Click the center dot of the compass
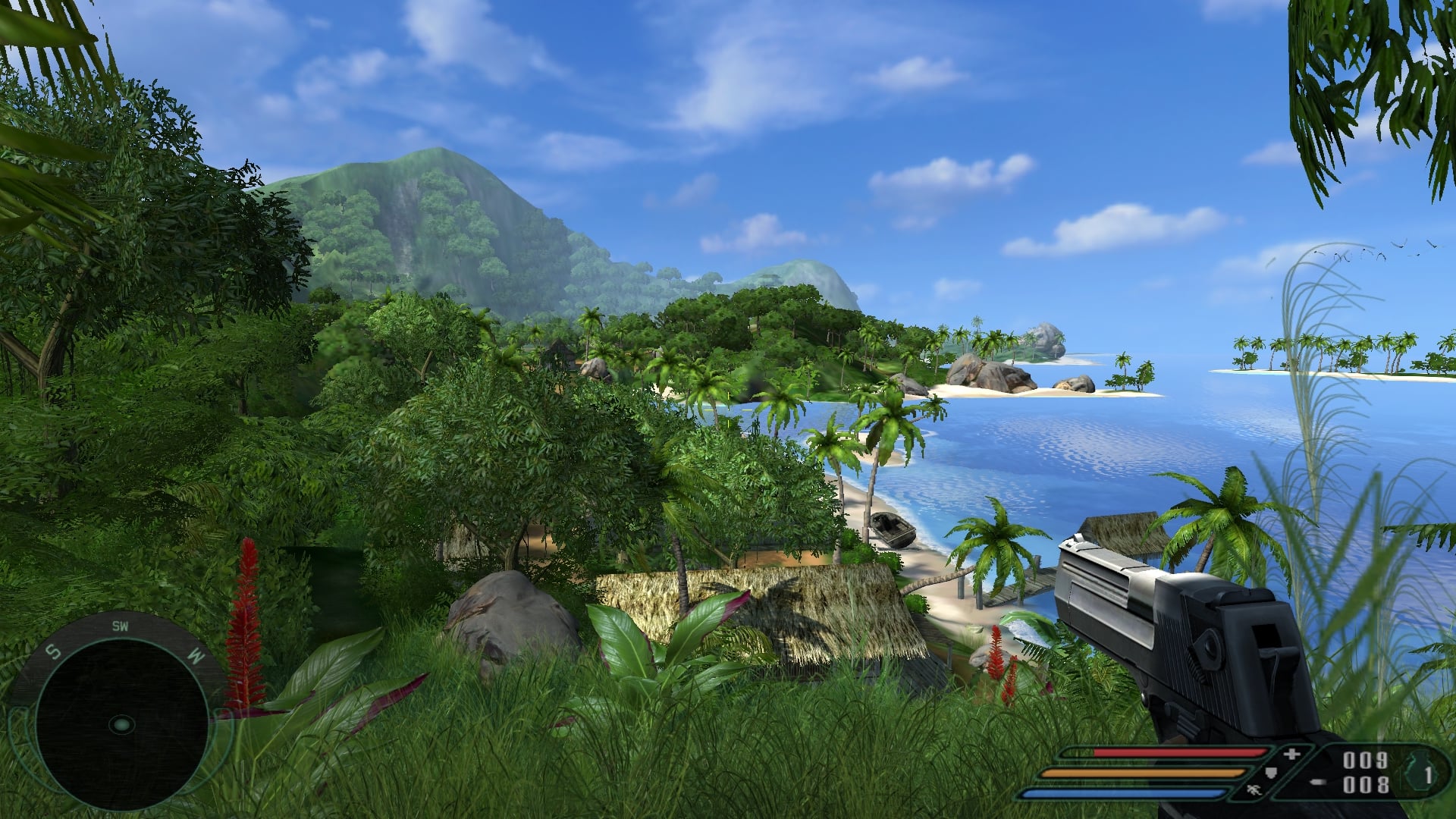This screenshot has height=819, width=1456. point(123,726)
